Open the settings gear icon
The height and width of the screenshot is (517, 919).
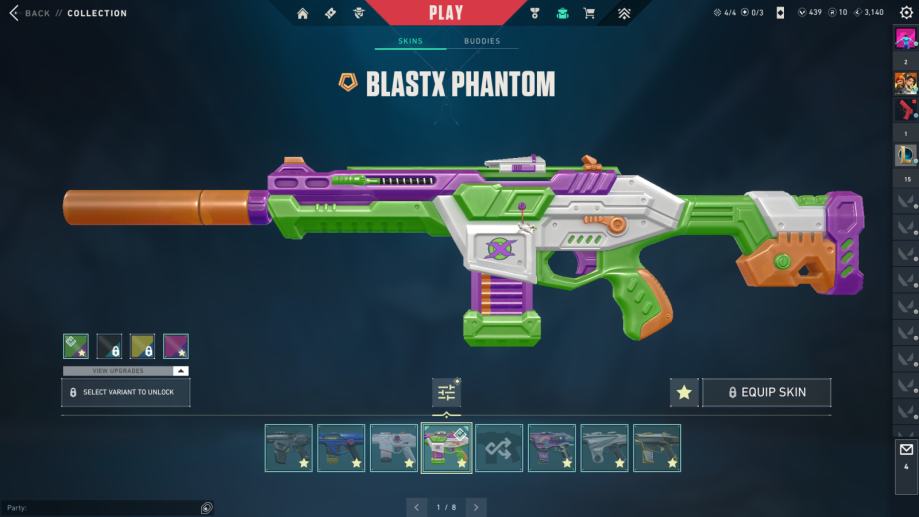coord(906,13)
